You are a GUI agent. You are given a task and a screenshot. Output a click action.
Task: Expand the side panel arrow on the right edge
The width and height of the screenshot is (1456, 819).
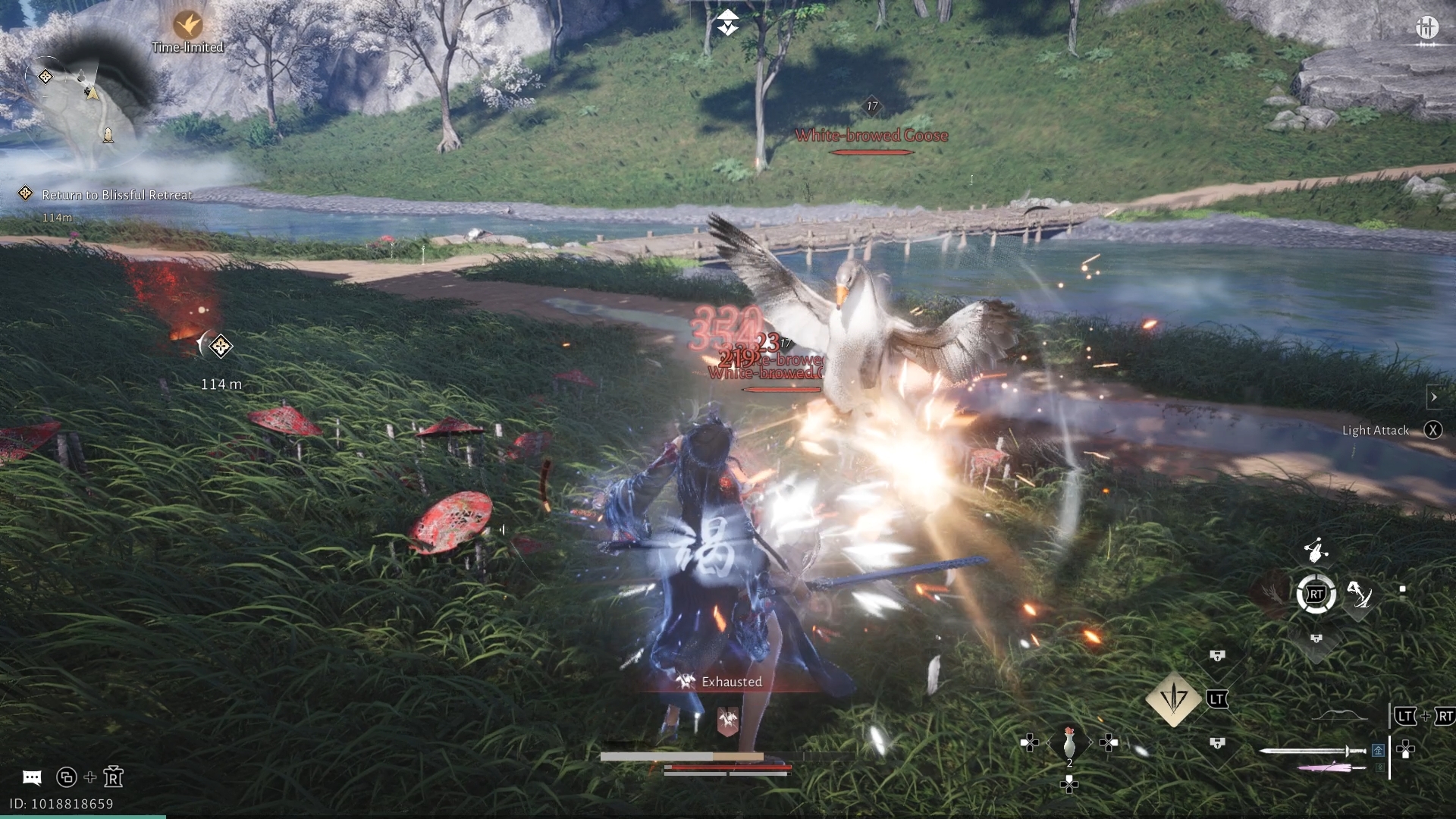point(1433,397)
